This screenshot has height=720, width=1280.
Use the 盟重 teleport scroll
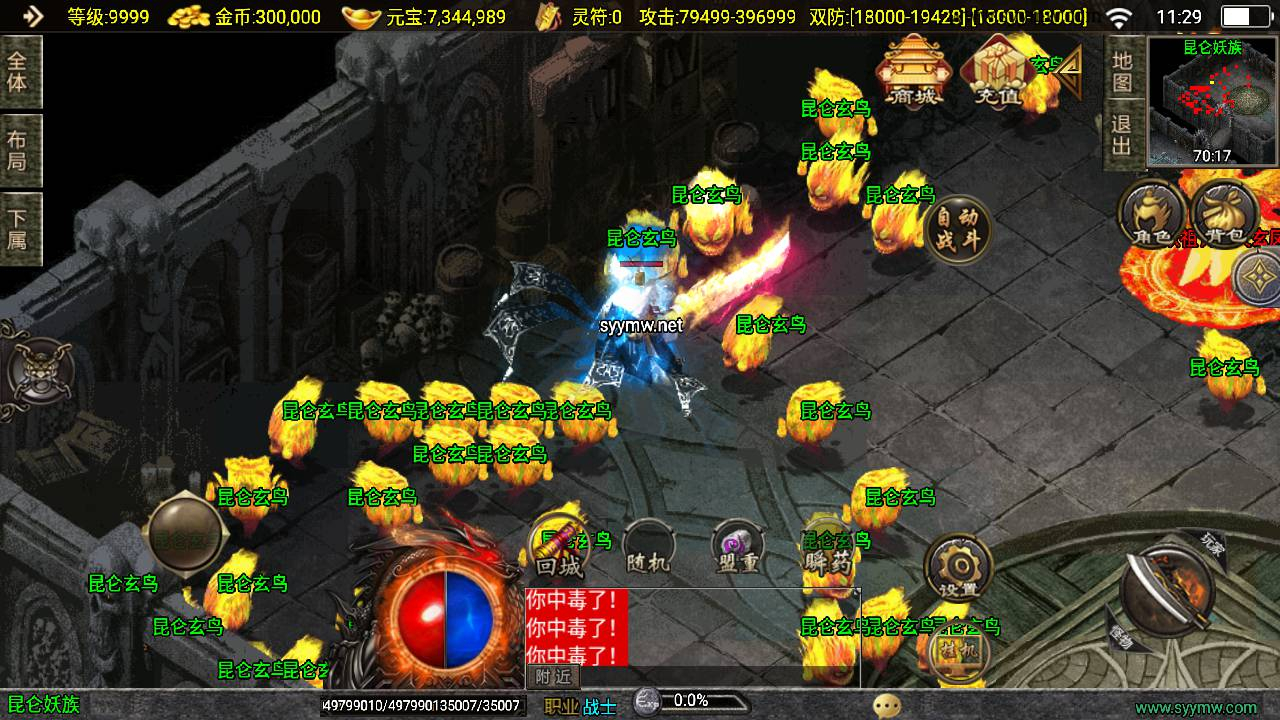pyautogui.click(x=738, y=549)
